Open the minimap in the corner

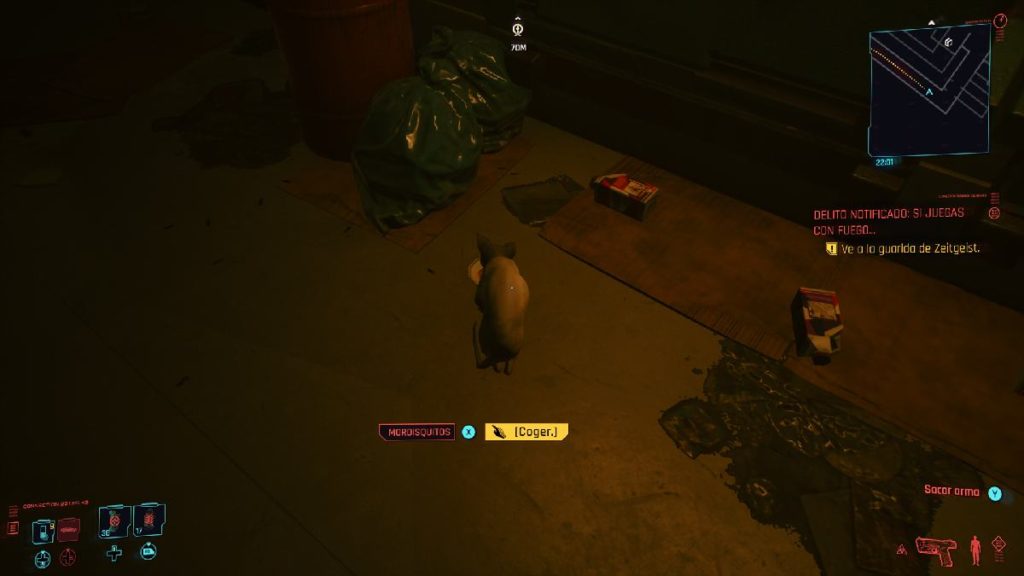929,90
